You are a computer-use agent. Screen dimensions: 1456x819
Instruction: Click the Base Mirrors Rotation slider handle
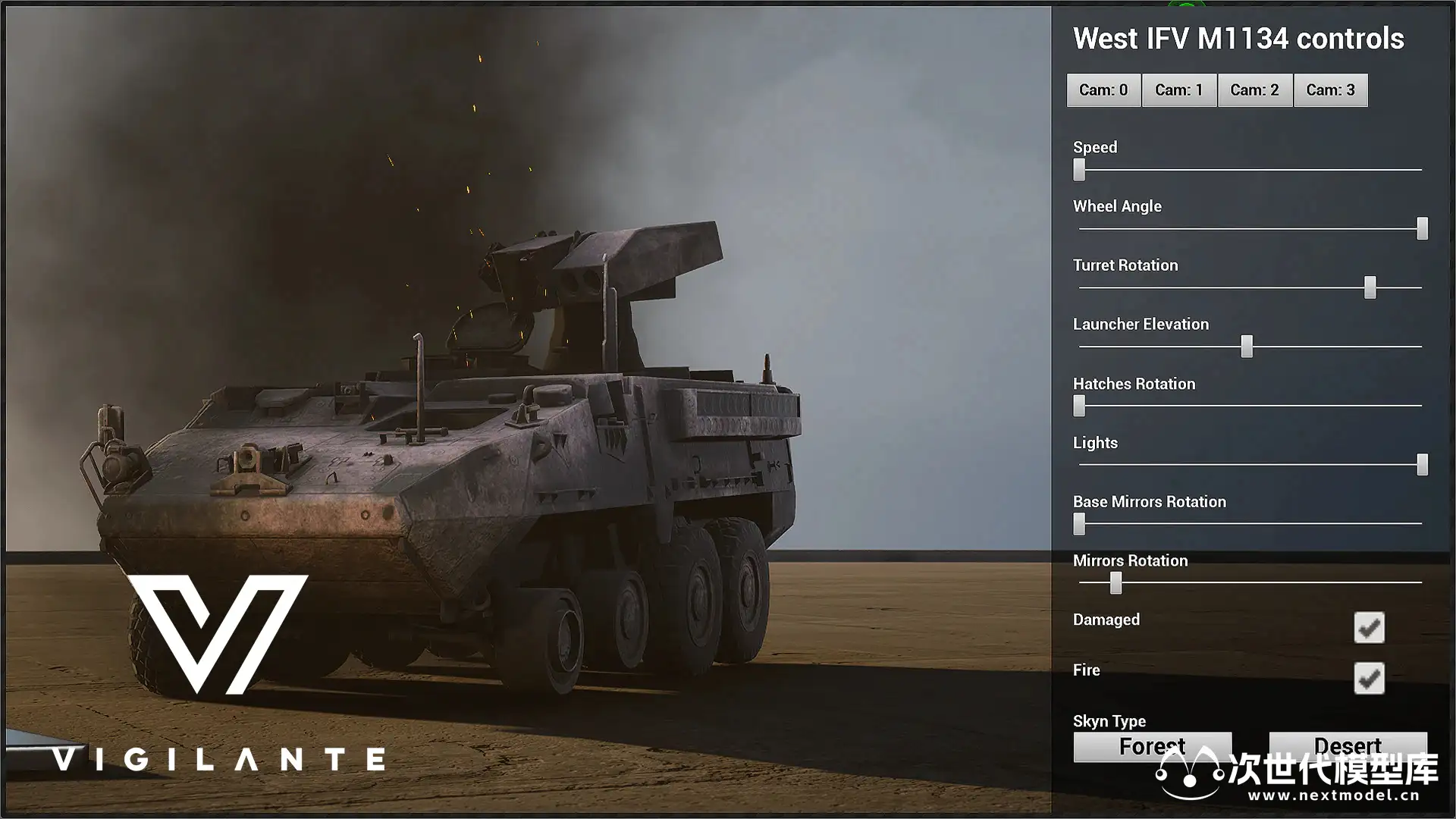click(x=1079, y=523)
